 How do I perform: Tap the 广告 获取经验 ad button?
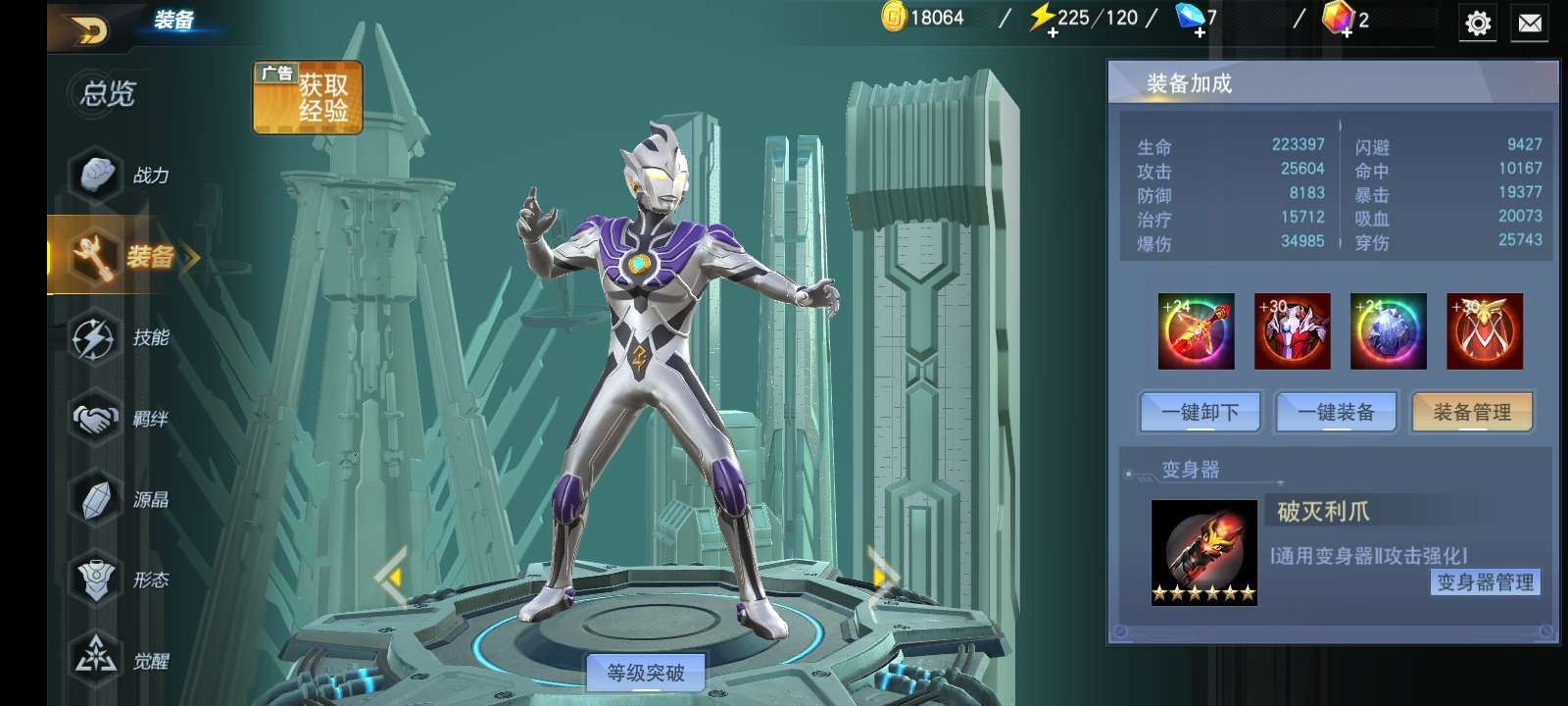click(308, 97)
